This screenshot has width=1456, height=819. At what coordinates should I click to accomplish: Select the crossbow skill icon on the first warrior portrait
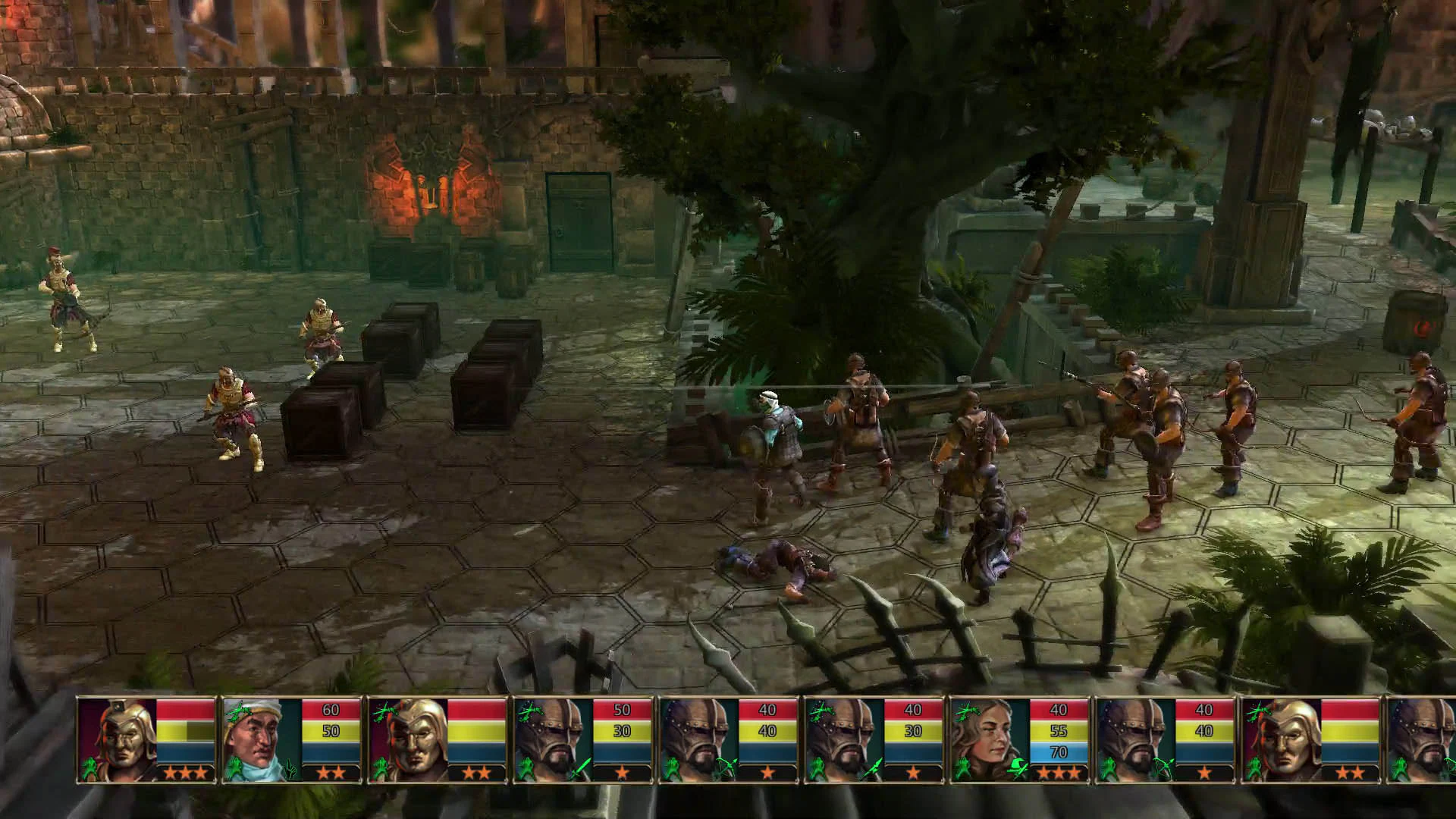tap(89, 767)
